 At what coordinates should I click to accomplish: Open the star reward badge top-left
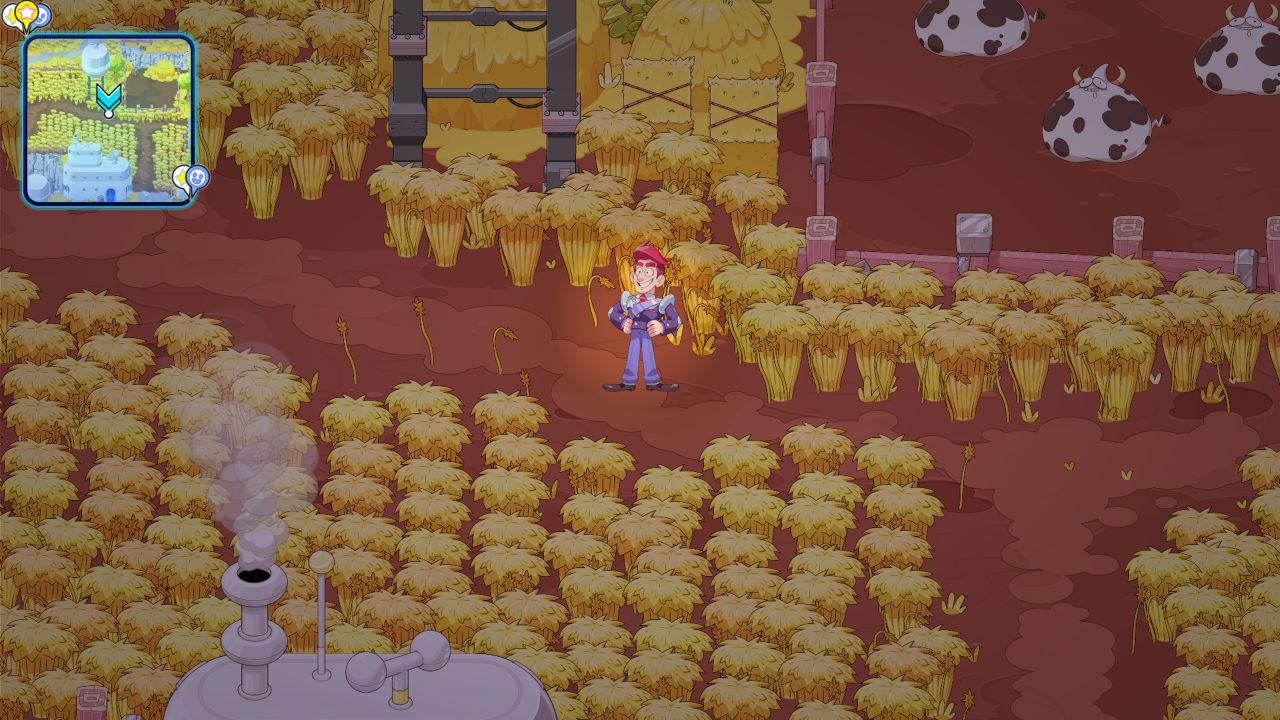pyautogui.click(x=27, y=13)
